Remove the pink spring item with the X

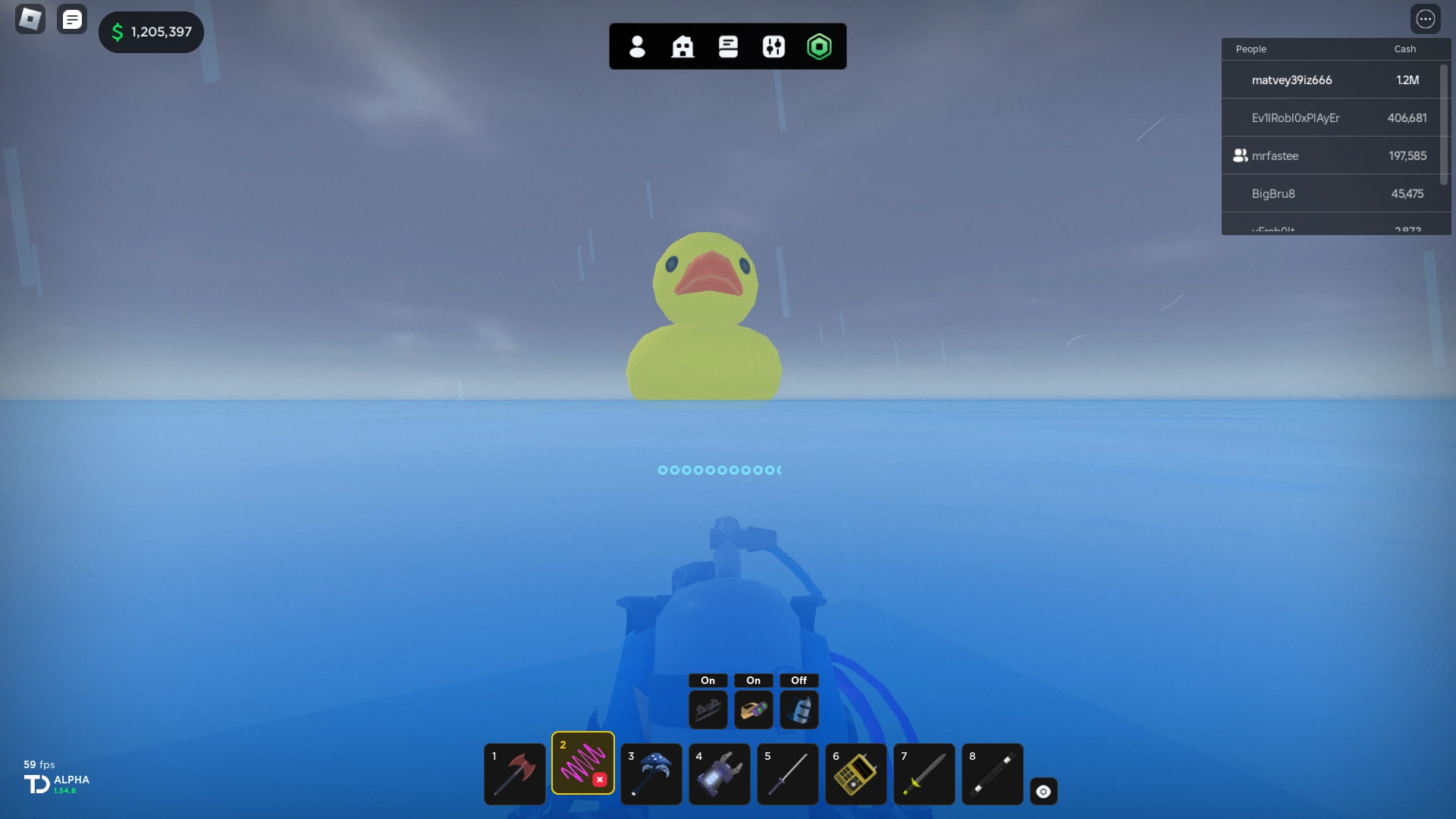point(599,779)
